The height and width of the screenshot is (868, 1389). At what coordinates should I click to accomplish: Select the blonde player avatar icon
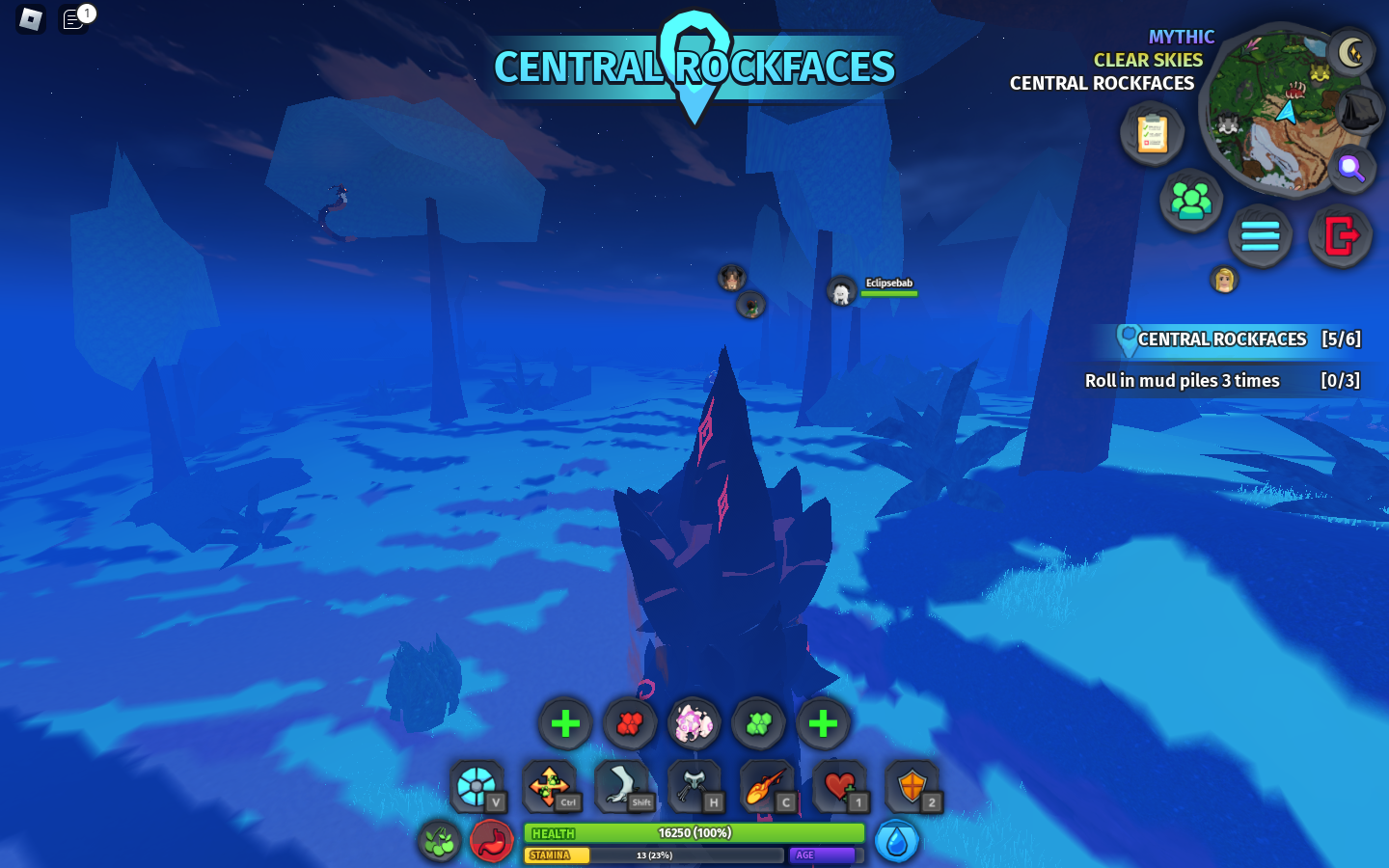(x=1224, y=280)
